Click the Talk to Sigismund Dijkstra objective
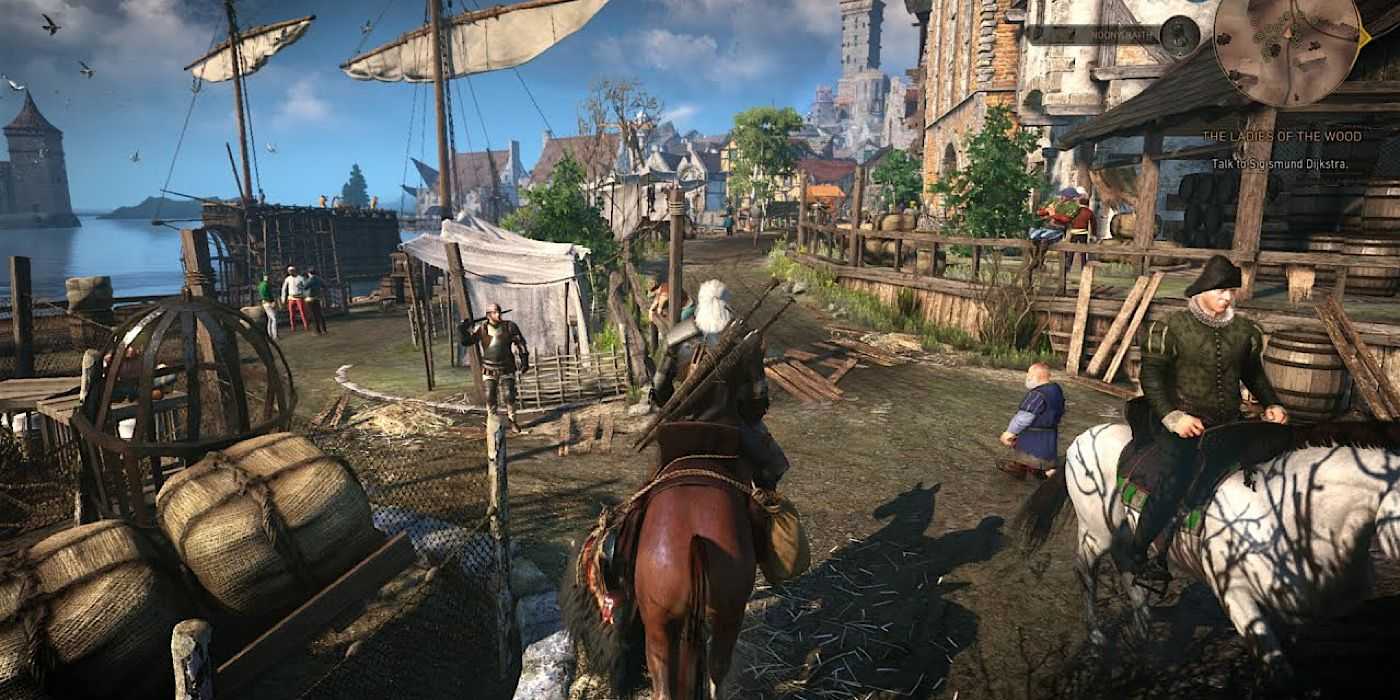Image resolution: width=1400 pixels, height=700 pixels. click(1280, 163)
